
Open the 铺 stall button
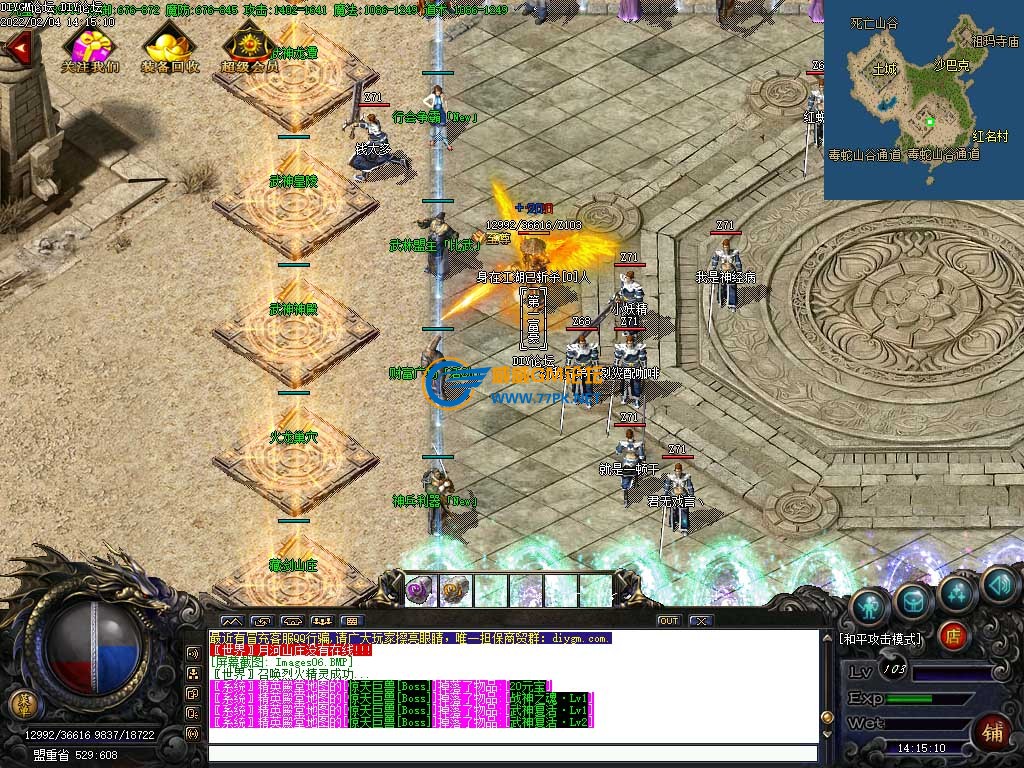pos(993,730)
